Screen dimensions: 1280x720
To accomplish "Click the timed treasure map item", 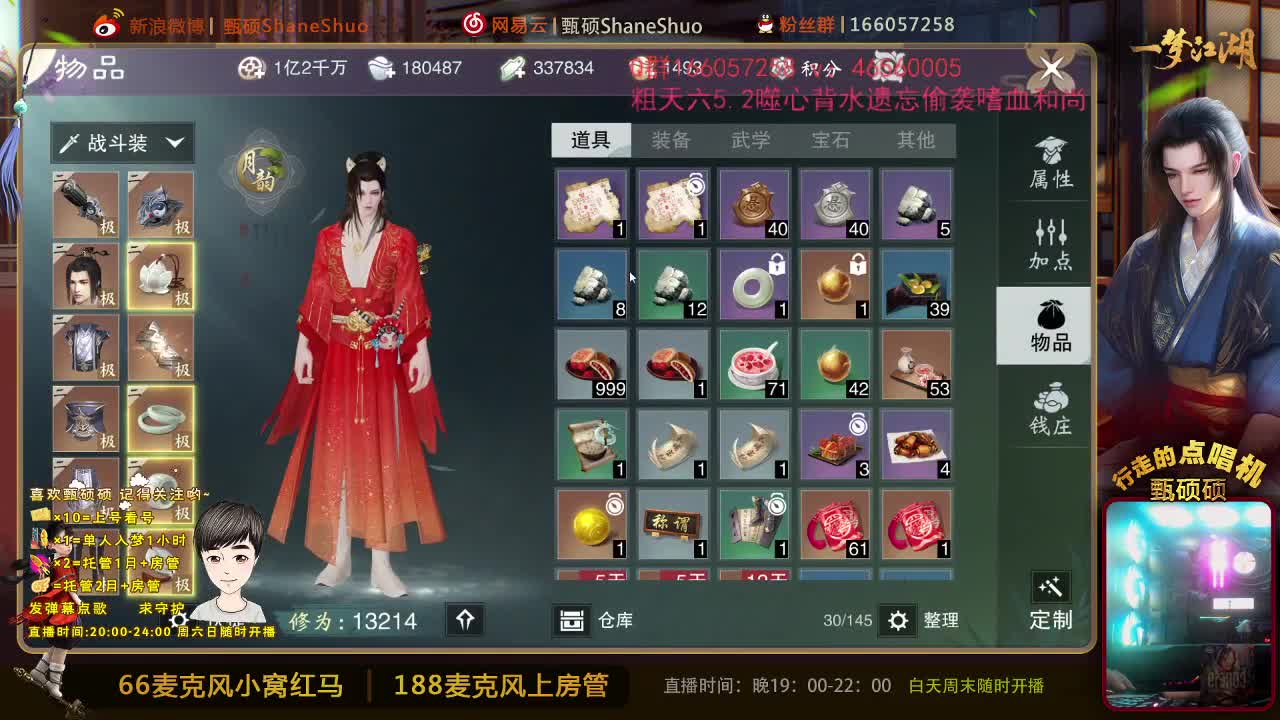I will pos(672,203).
